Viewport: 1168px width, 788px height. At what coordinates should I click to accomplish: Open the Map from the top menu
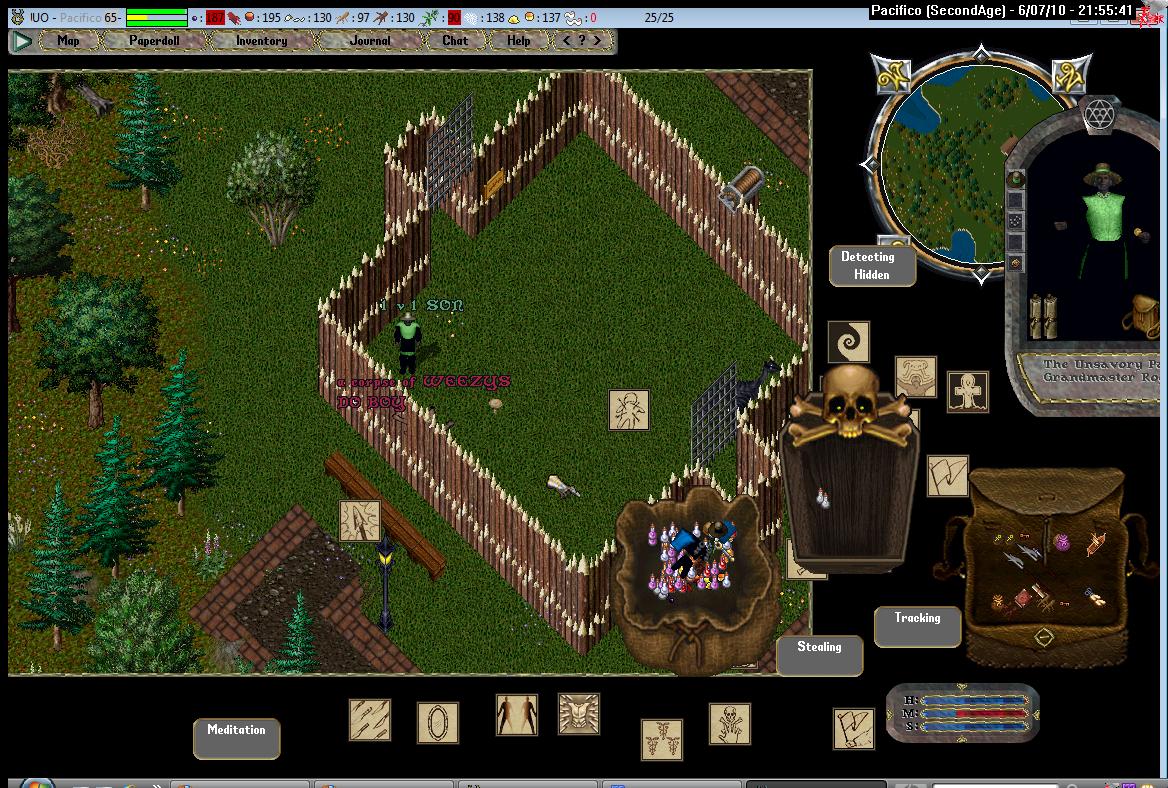(68, 41)
